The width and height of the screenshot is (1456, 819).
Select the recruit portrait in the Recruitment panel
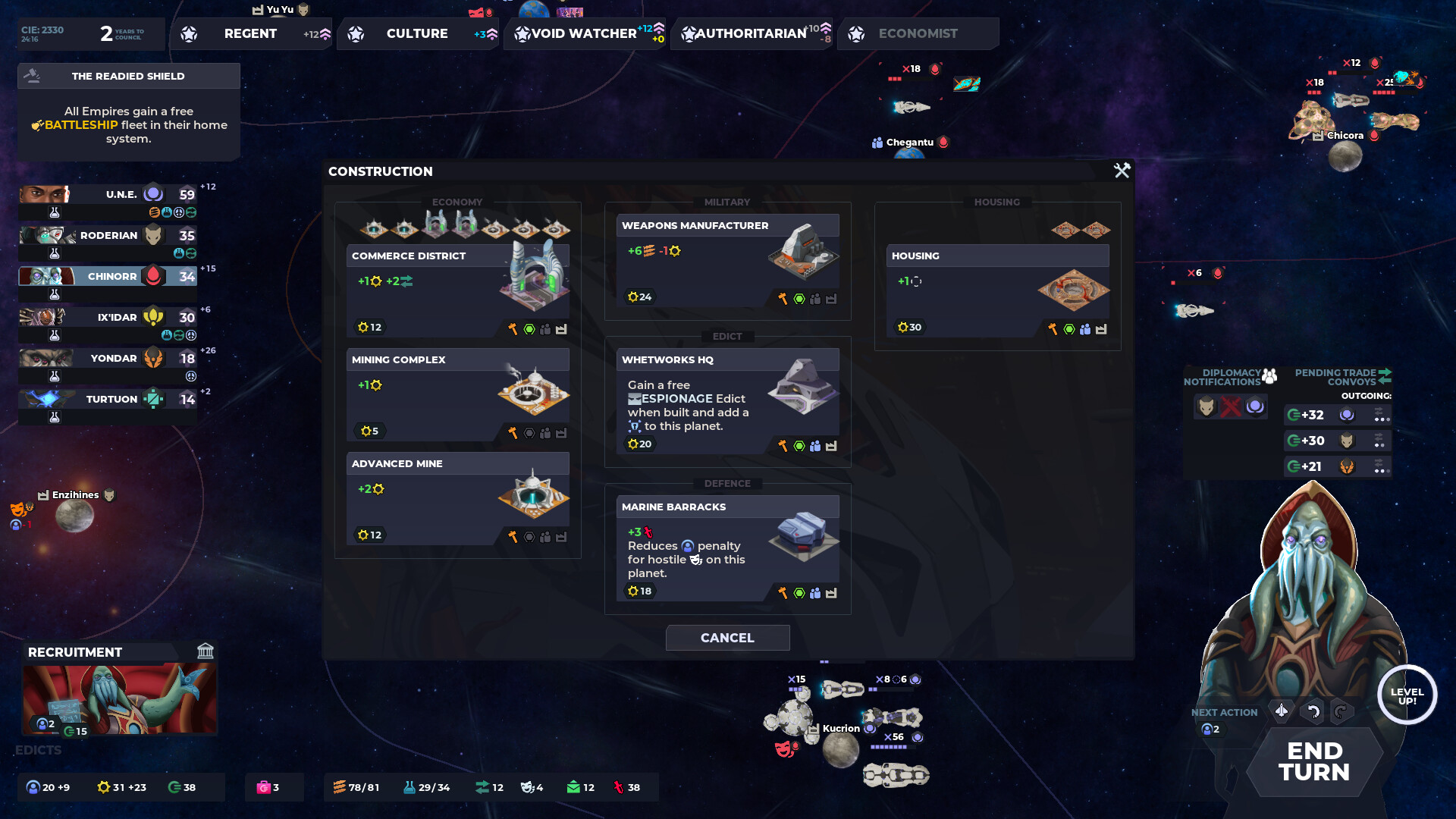(119, 698)
